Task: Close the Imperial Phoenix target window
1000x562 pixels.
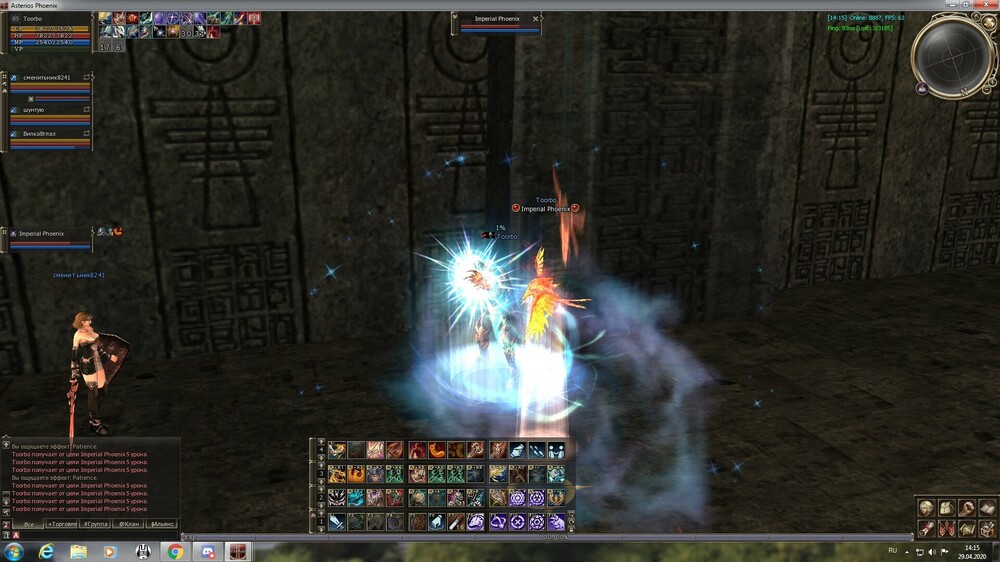Action: (x=536, y=19)
